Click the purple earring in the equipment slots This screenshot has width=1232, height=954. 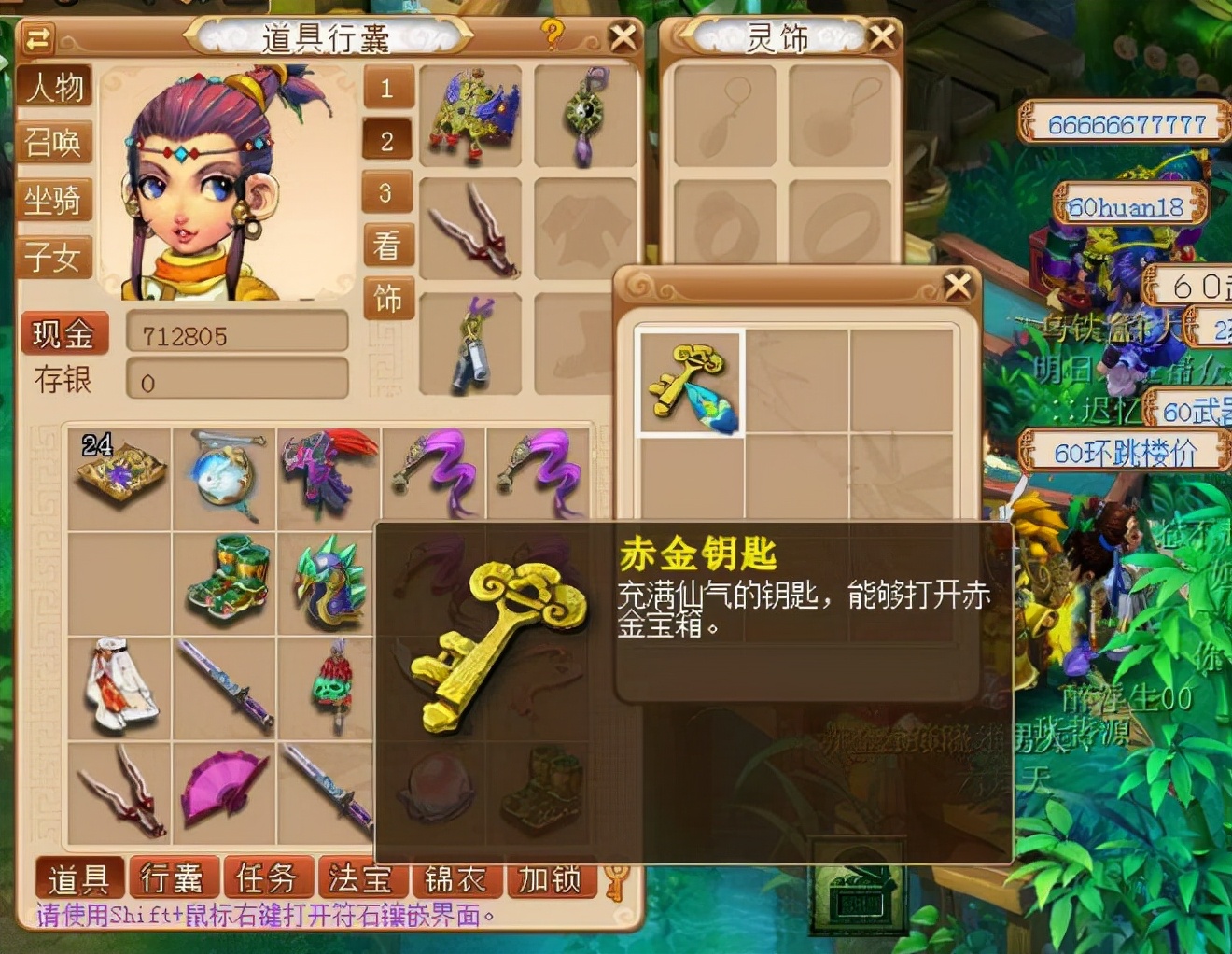[583, 117]
